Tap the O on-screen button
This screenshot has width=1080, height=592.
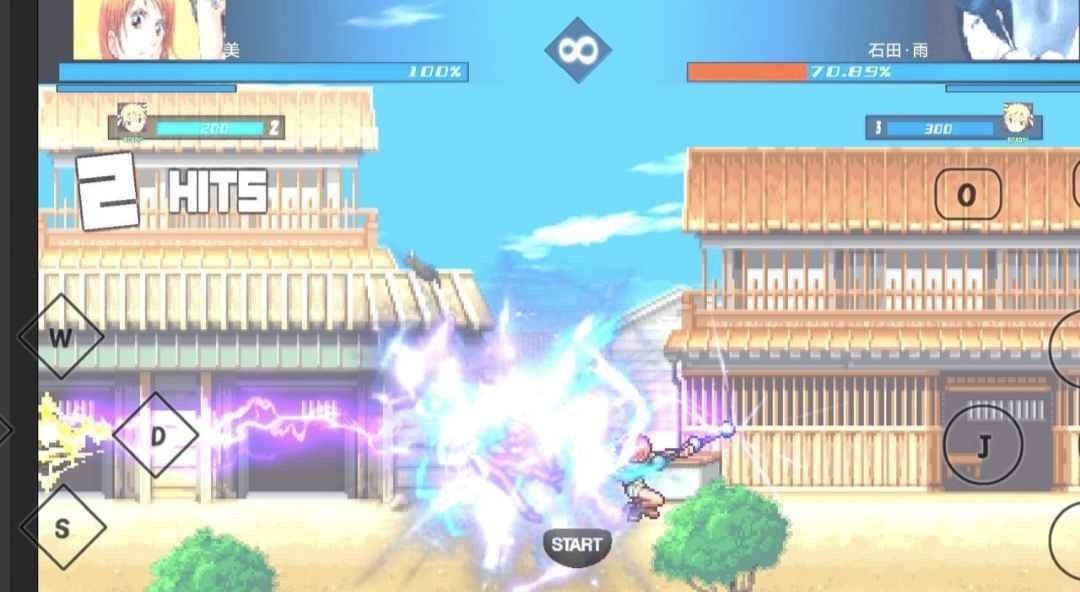(967, 195)
